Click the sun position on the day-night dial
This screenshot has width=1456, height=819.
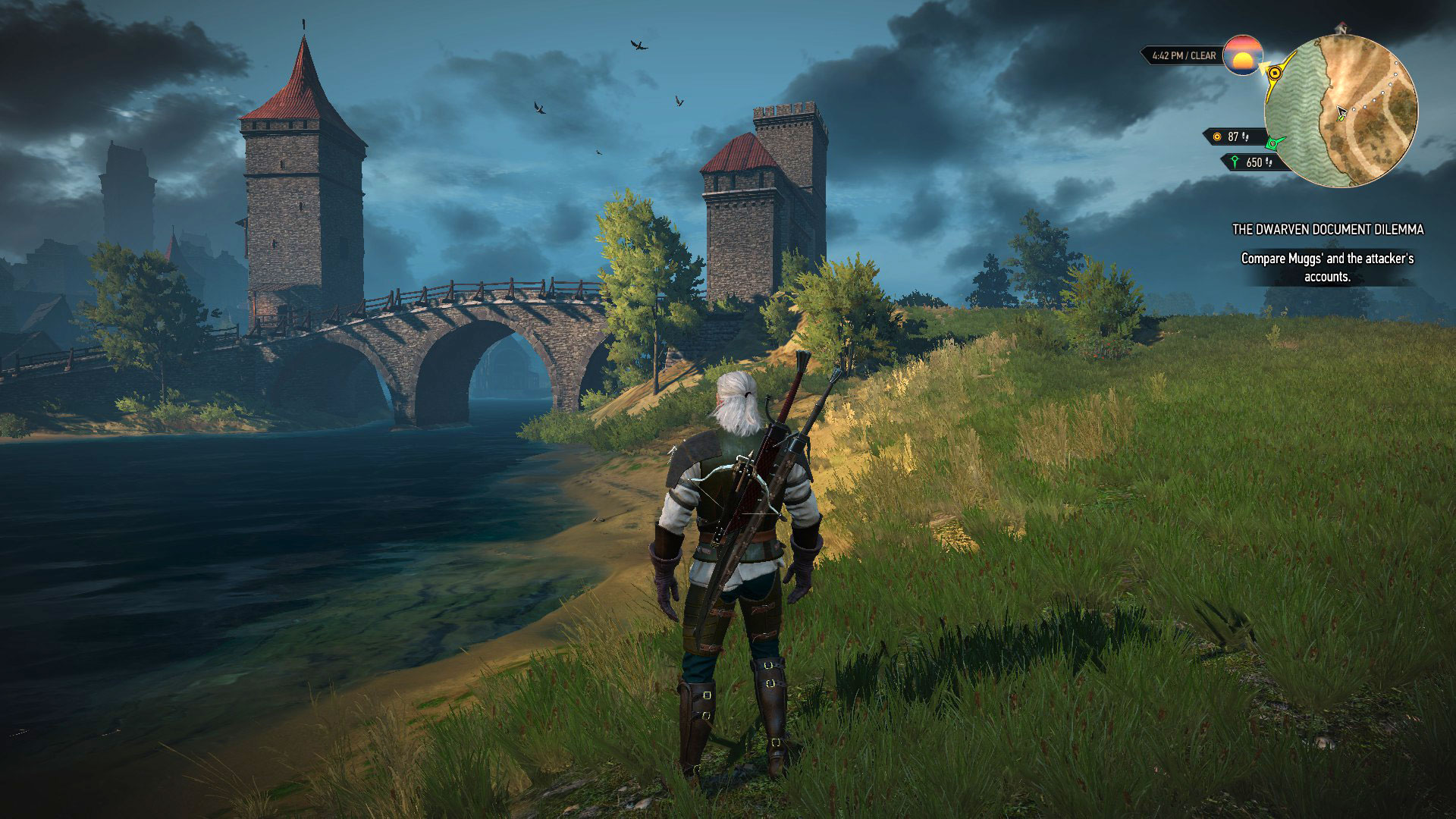click(1243, 59)
